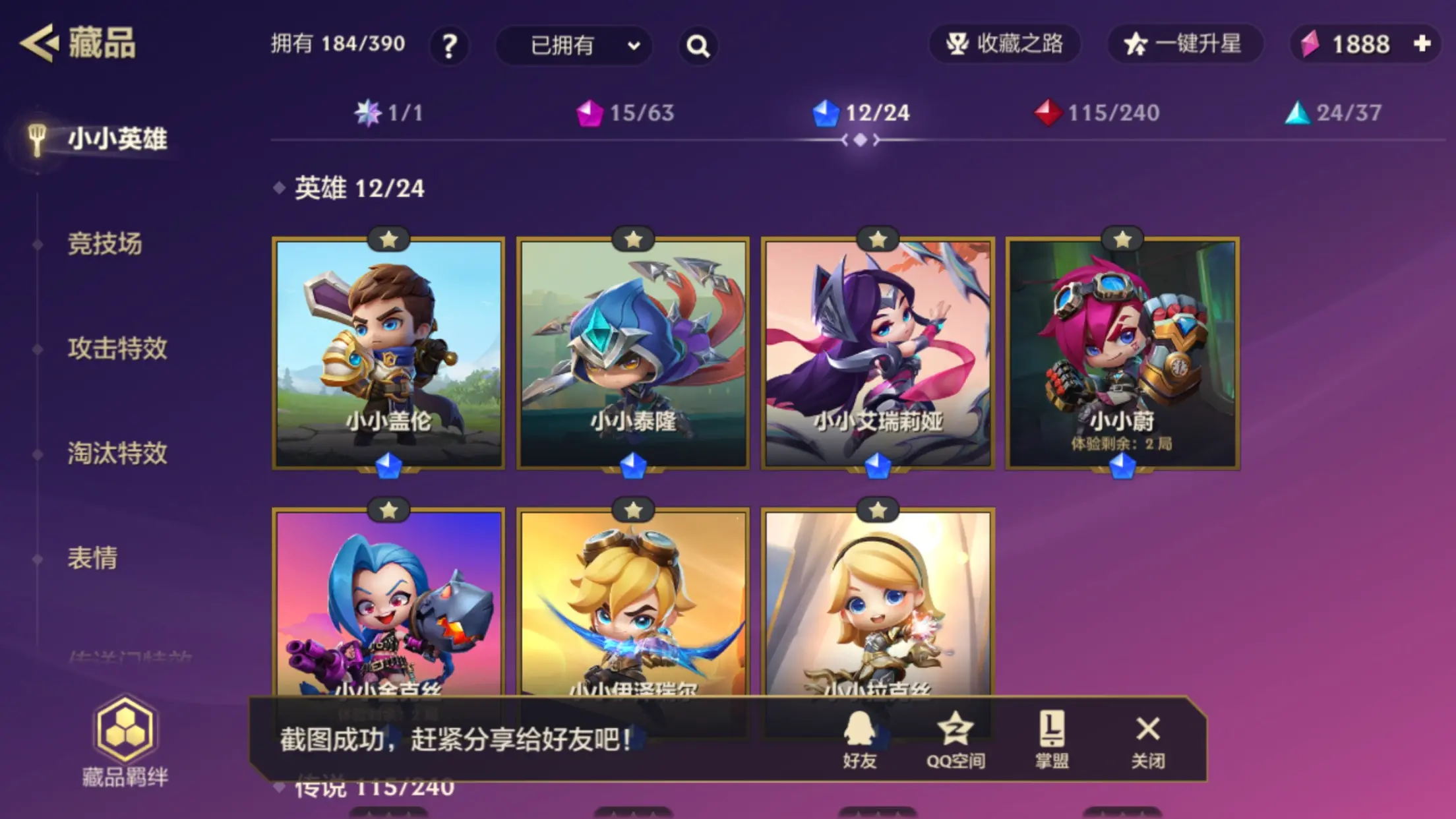
Task: Go back using the 藏品 arrow
Action: pos(40,44)
